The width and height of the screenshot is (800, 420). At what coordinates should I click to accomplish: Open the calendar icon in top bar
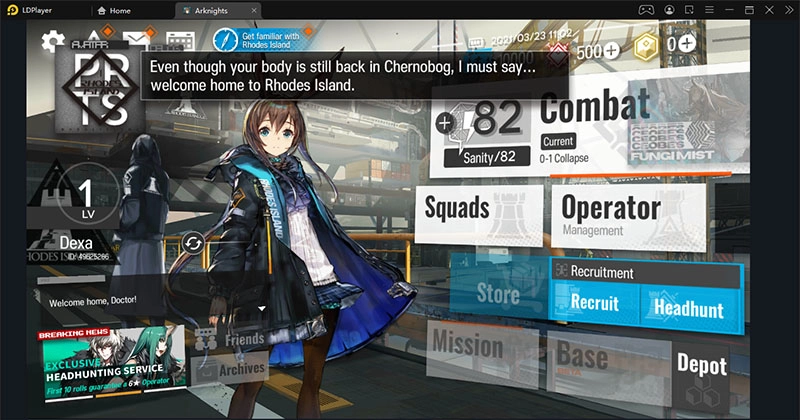pos(179,42)
